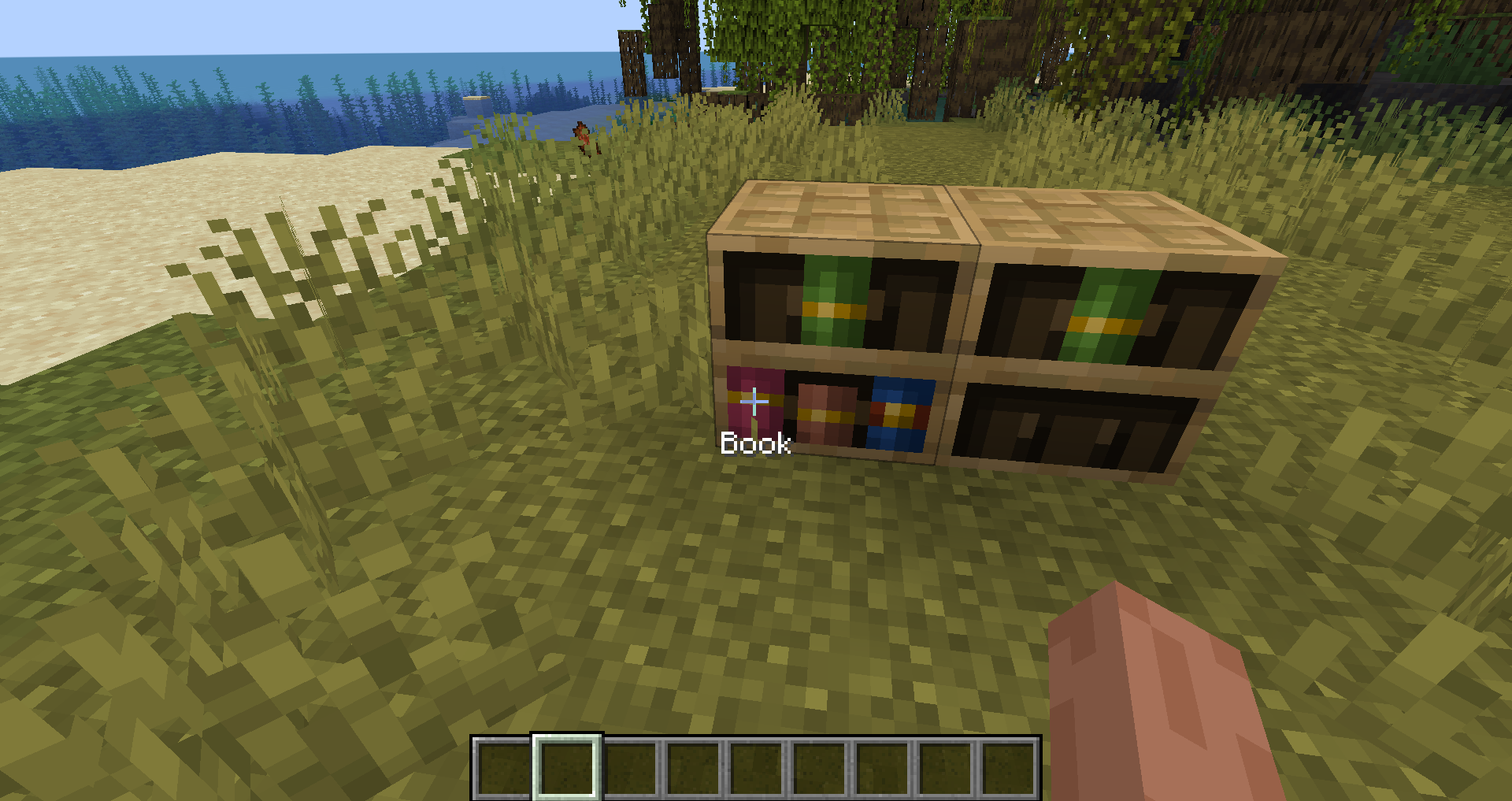Click the empty bottom shelf of the right bookshelf
The height and width of the screenshot is (801, 1512).
[x=1071, y=425]
